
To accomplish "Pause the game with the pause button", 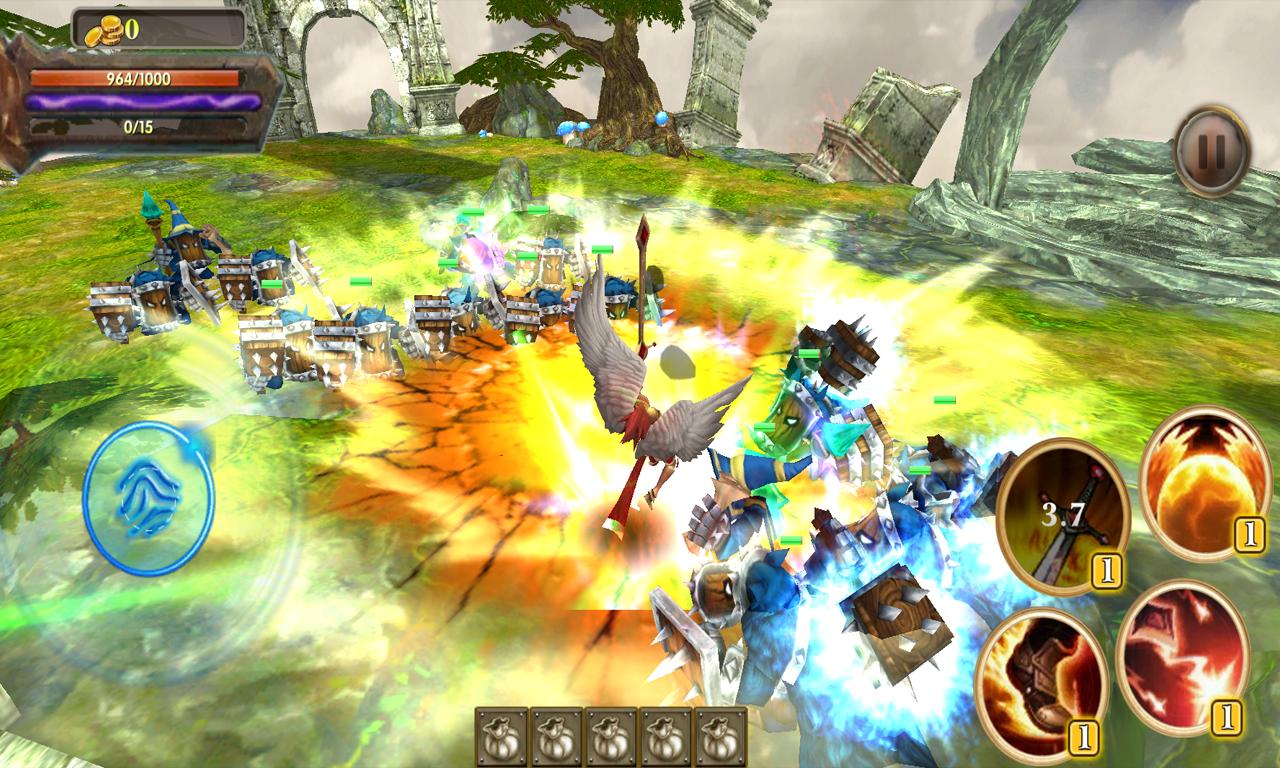I will (1211, 151).
